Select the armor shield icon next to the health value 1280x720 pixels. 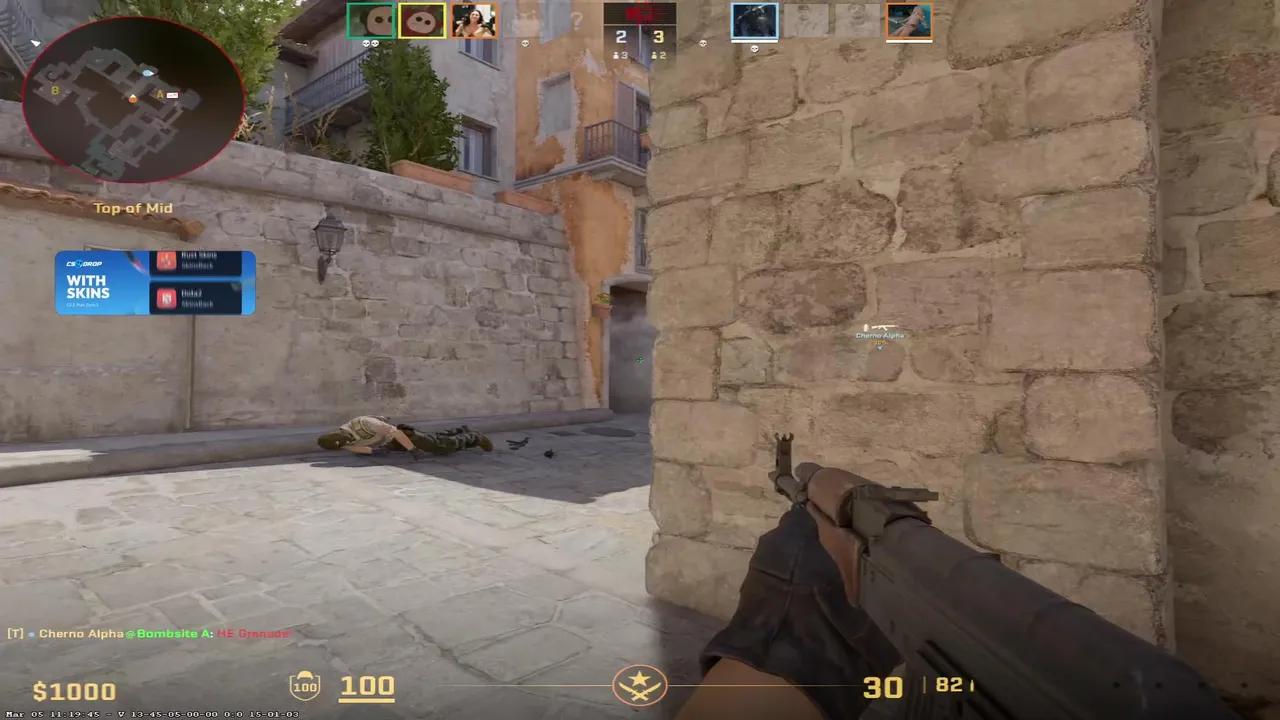(x=305, y=685)
